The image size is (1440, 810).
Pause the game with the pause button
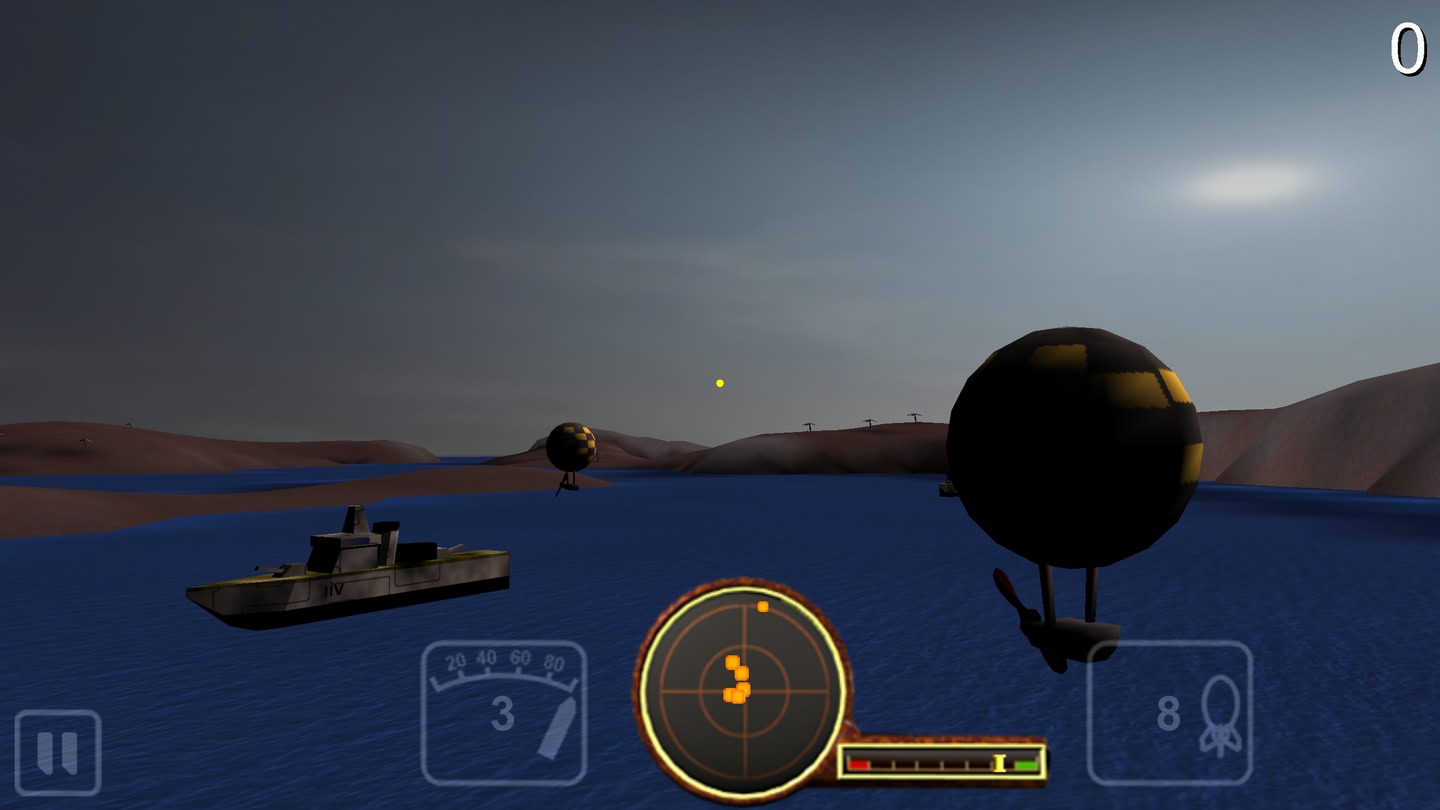click(57, 750)
